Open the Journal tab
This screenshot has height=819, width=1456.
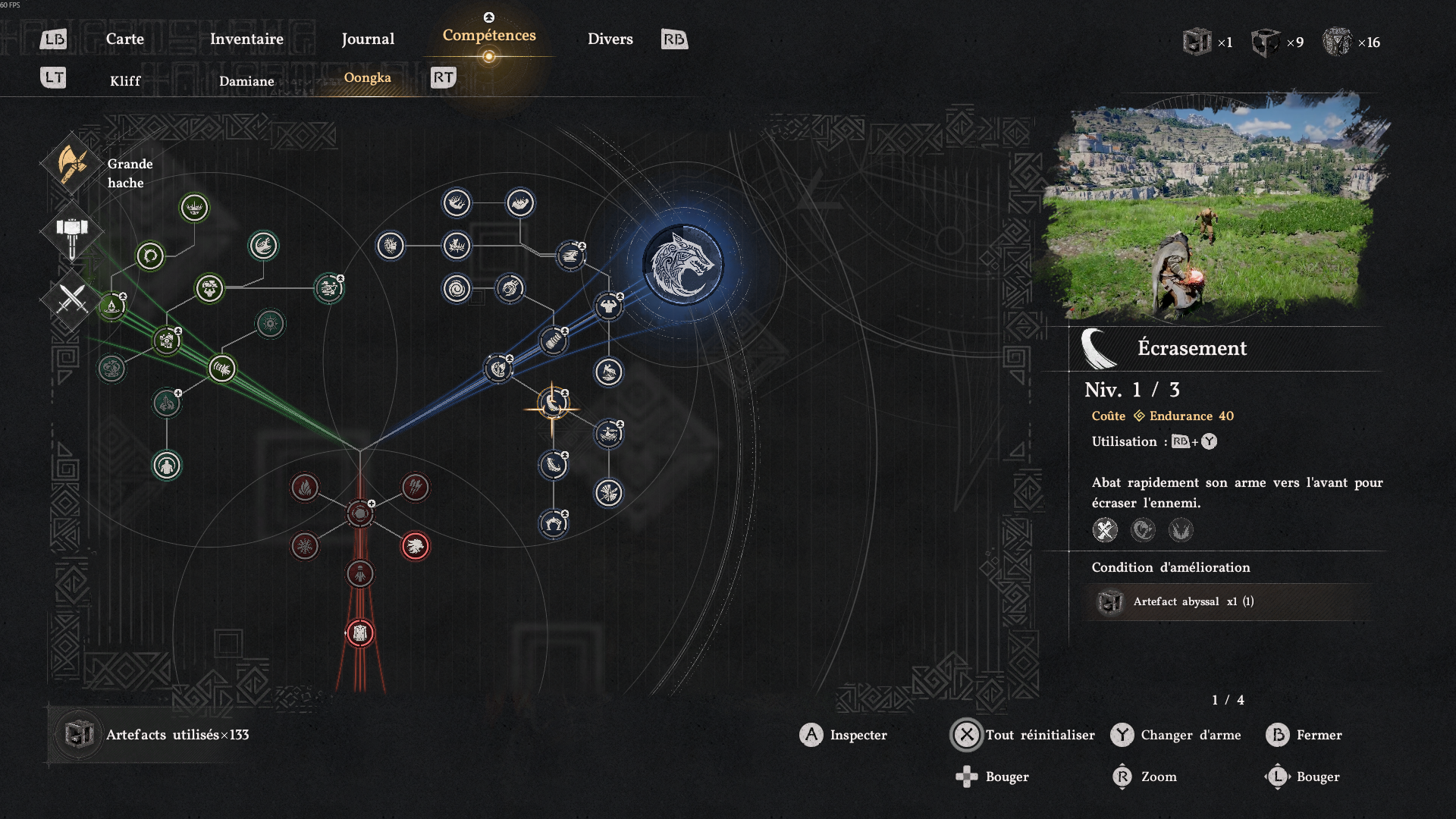pyautogui.click(x=368, y=39)
